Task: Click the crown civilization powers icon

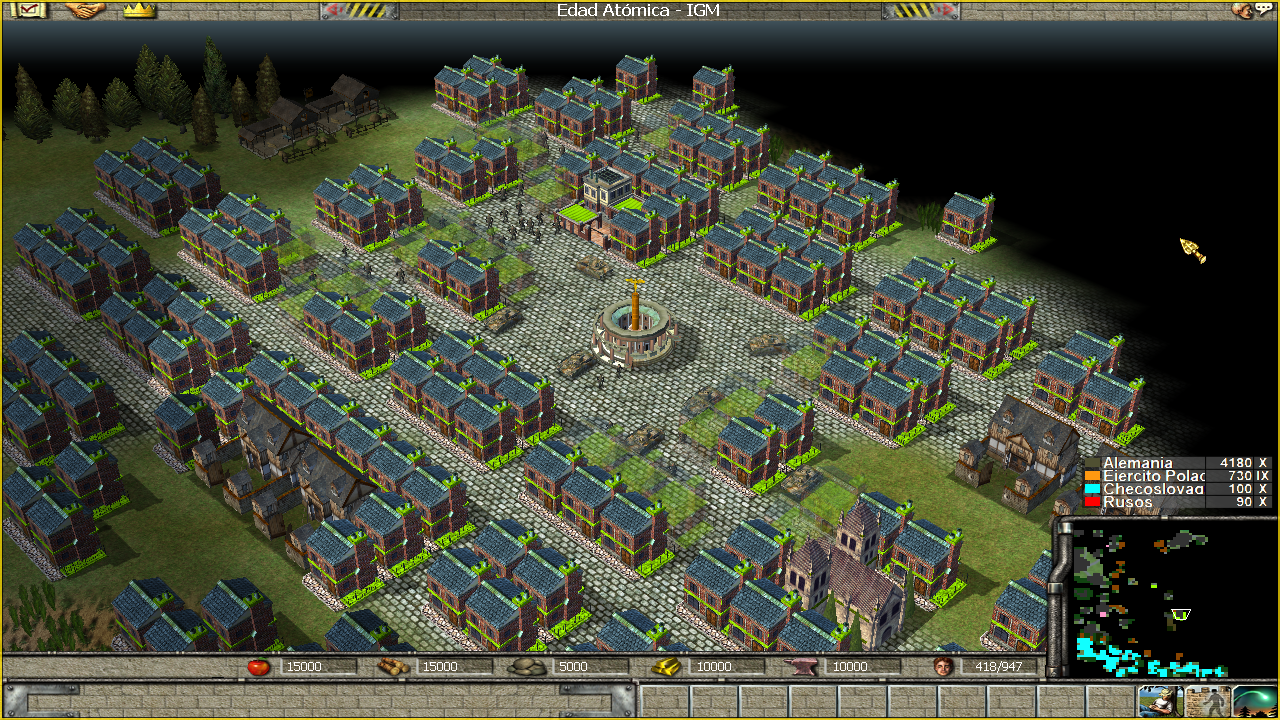Action: [x=139, y=13]
